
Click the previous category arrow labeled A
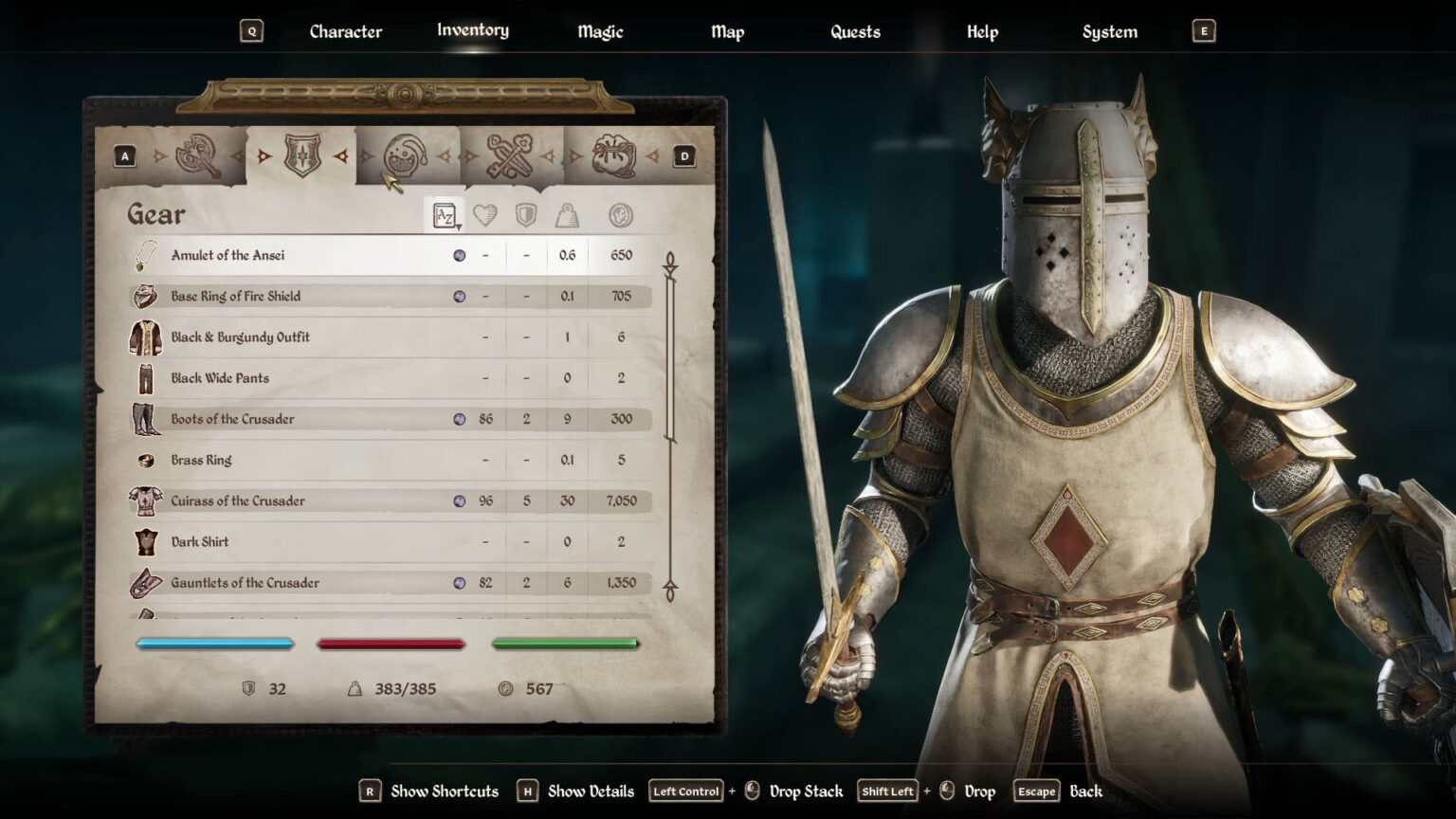click(x=125, y=155)
